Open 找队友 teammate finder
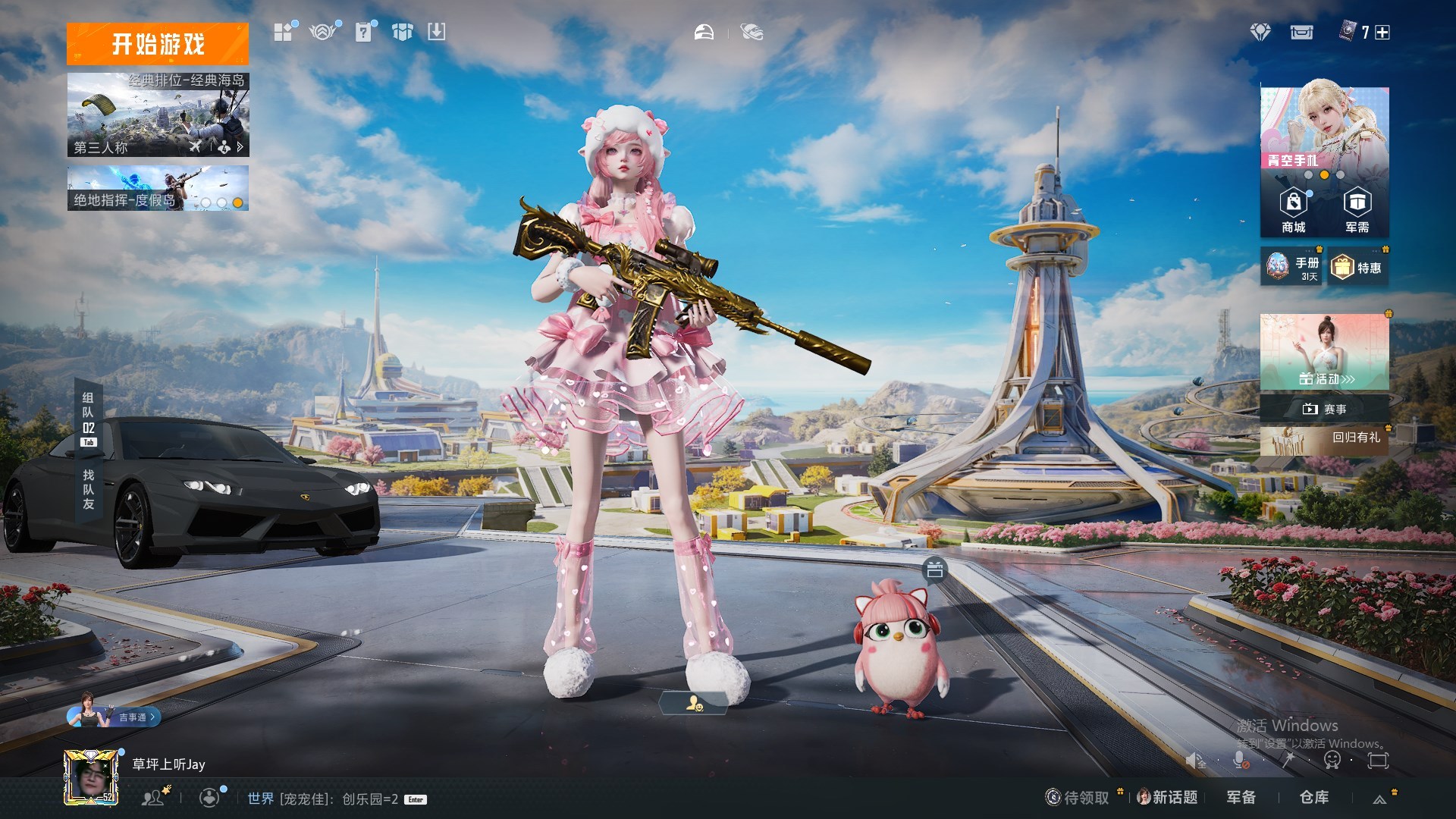 point(88,489)
